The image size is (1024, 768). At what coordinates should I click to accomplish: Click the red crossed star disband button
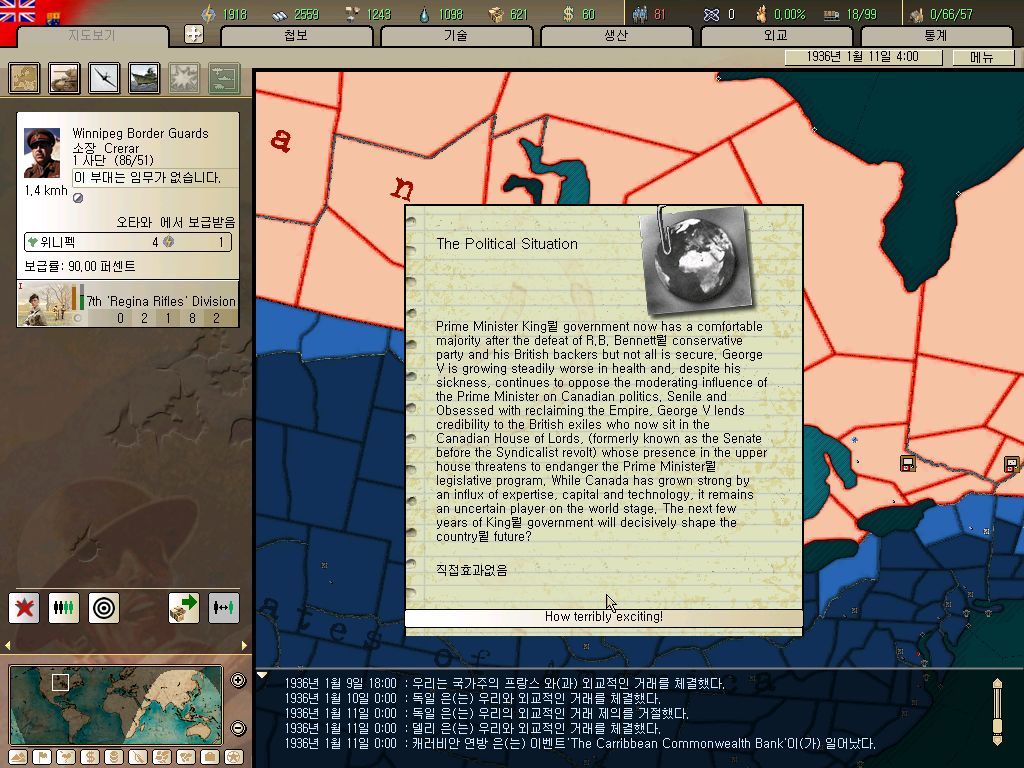(x=24, y=607)
